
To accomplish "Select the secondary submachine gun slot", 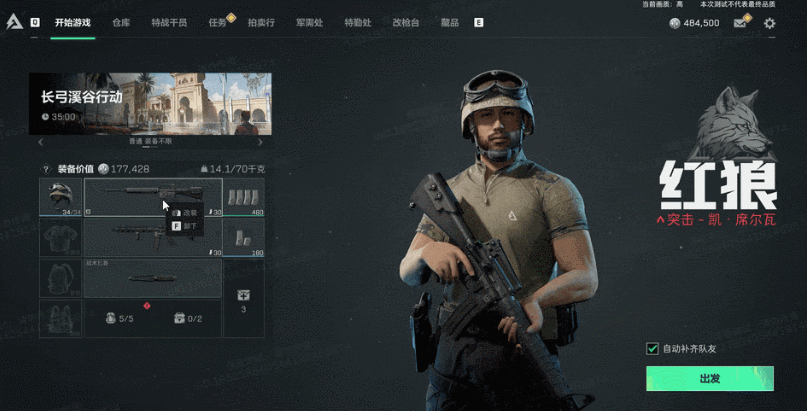I will [153, 239].
